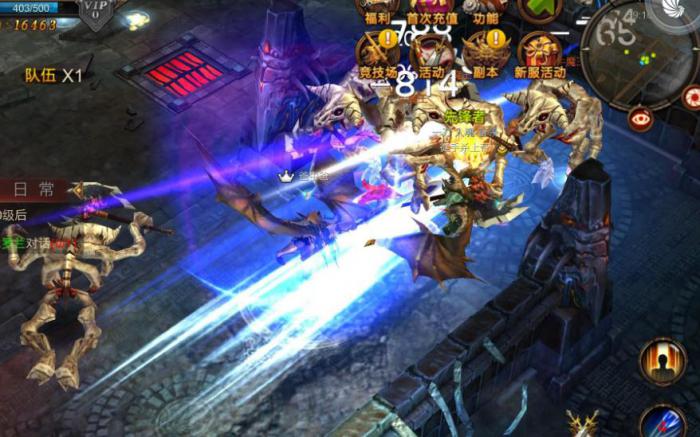Use the blue arrow volley skill
The width and height of the screenshot is (700, 437).
(661, 422)
